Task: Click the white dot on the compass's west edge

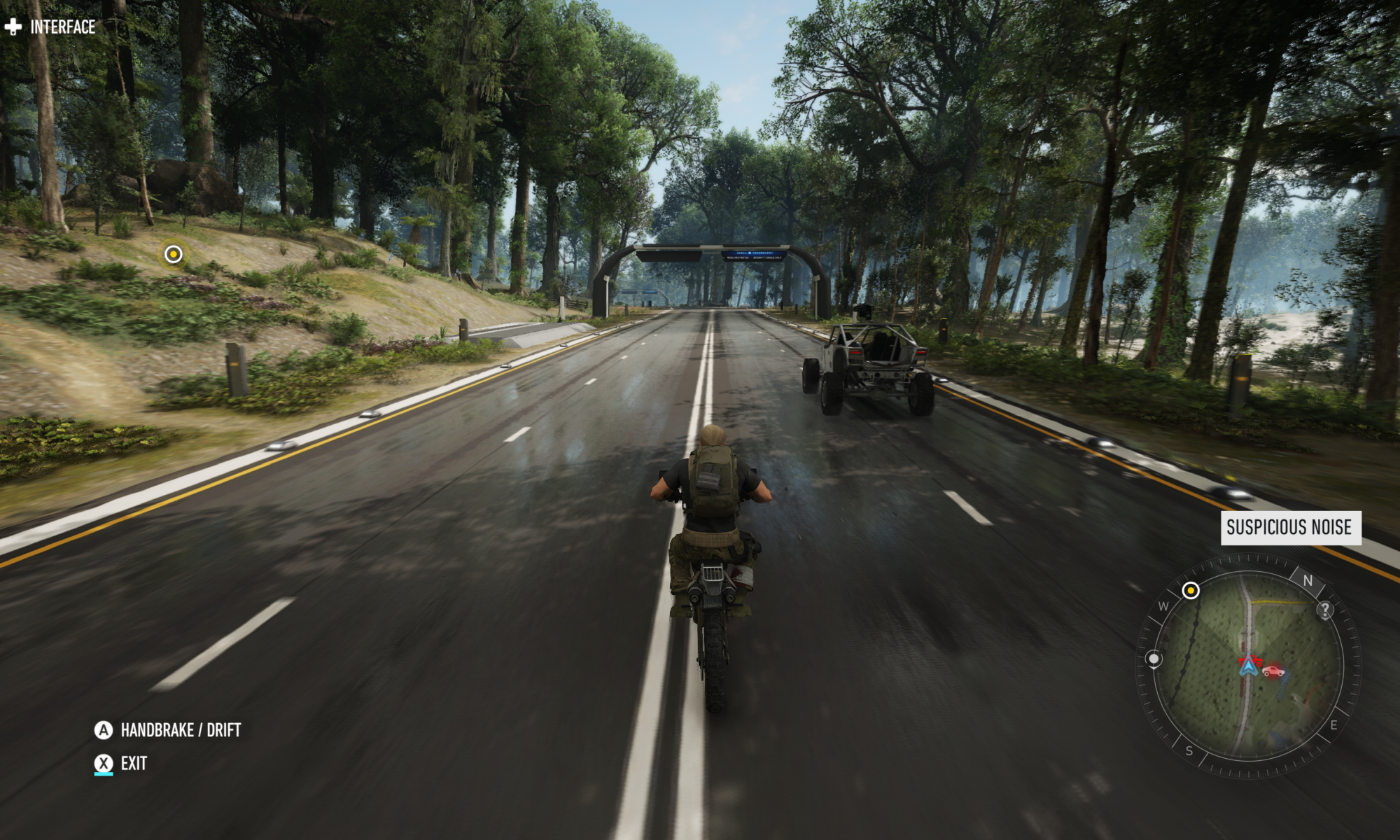Action: point(1154,659)
